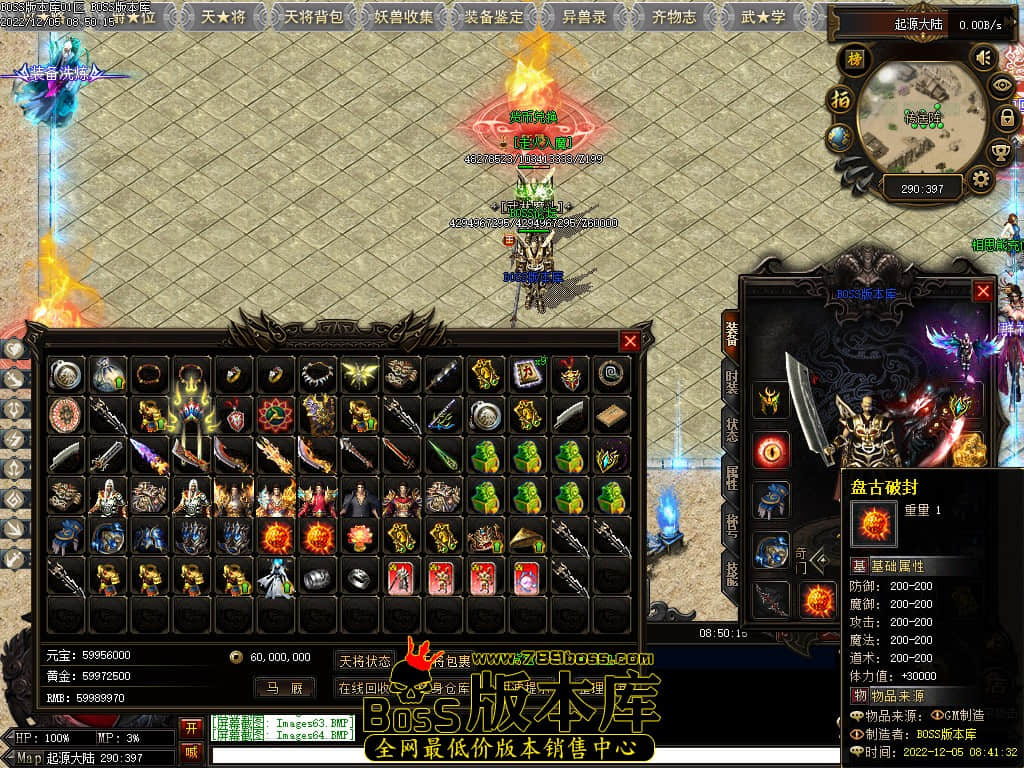
Task: Open the 武★学 menu
Action: coord(763,17)
